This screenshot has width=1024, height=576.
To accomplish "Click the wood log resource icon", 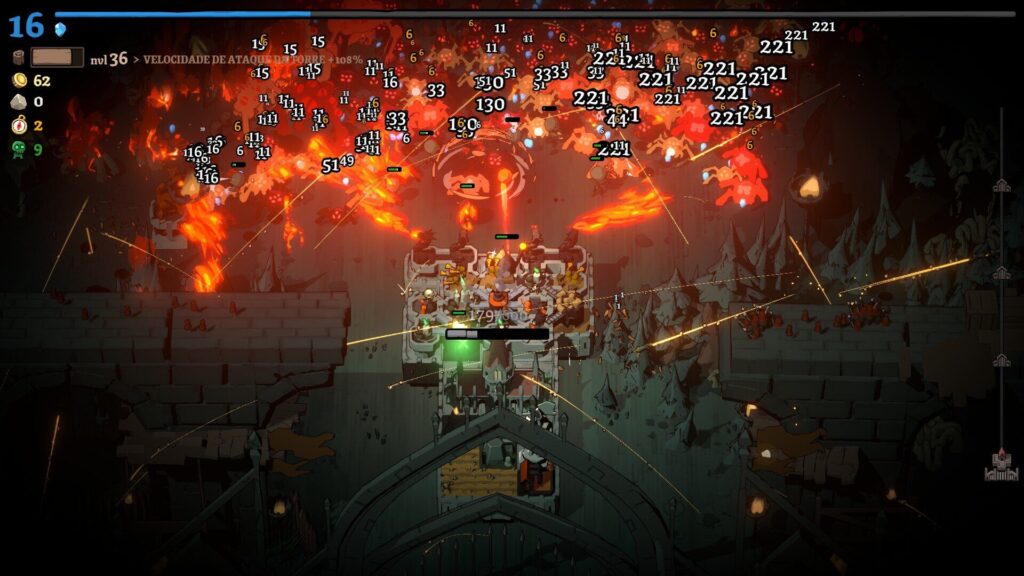I will [x=19, y=58].
